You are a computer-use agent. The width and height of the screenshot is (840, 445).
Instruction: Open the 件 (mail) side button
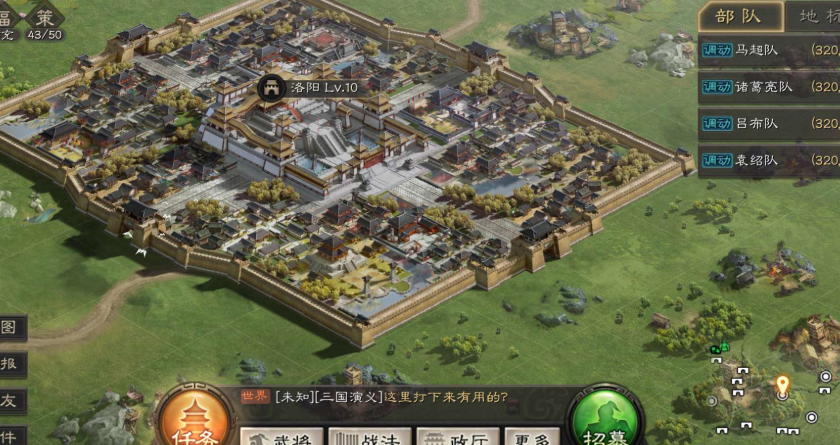9,436
